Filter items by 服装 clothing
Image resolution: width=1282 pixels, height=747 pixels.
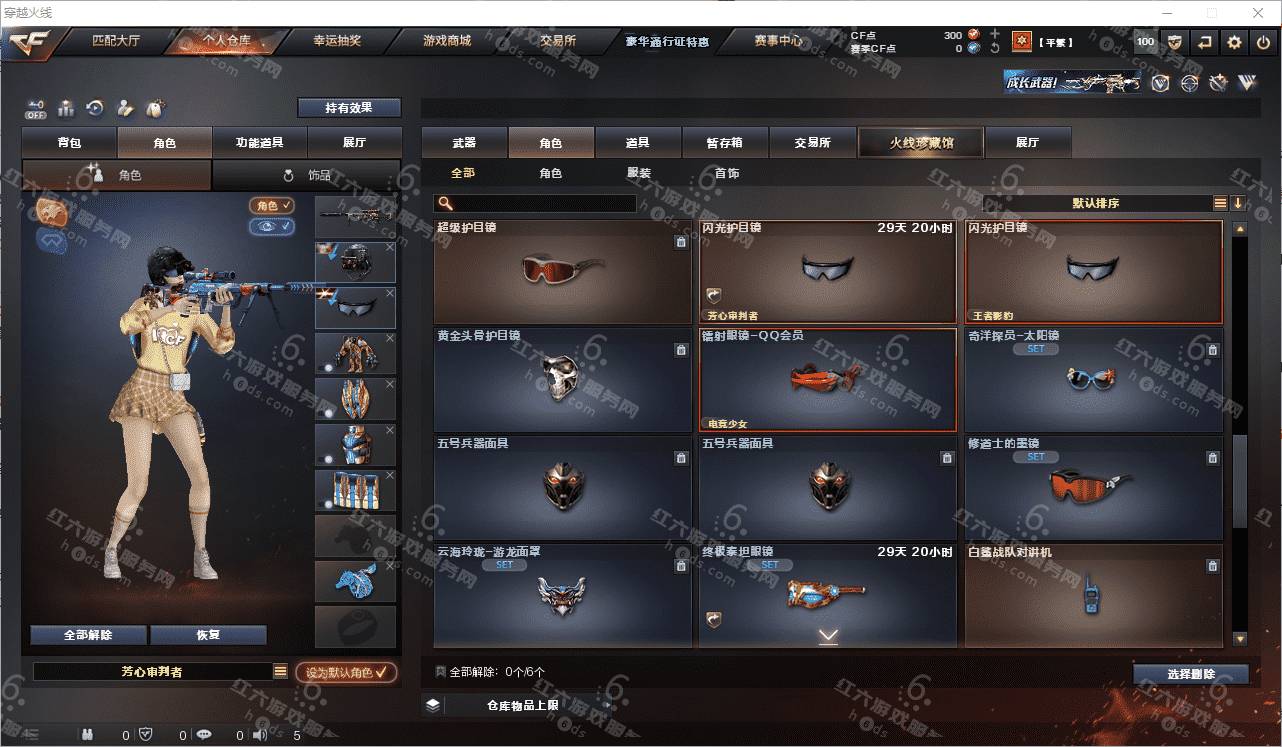pyautogui.click(x=638, y=173)
